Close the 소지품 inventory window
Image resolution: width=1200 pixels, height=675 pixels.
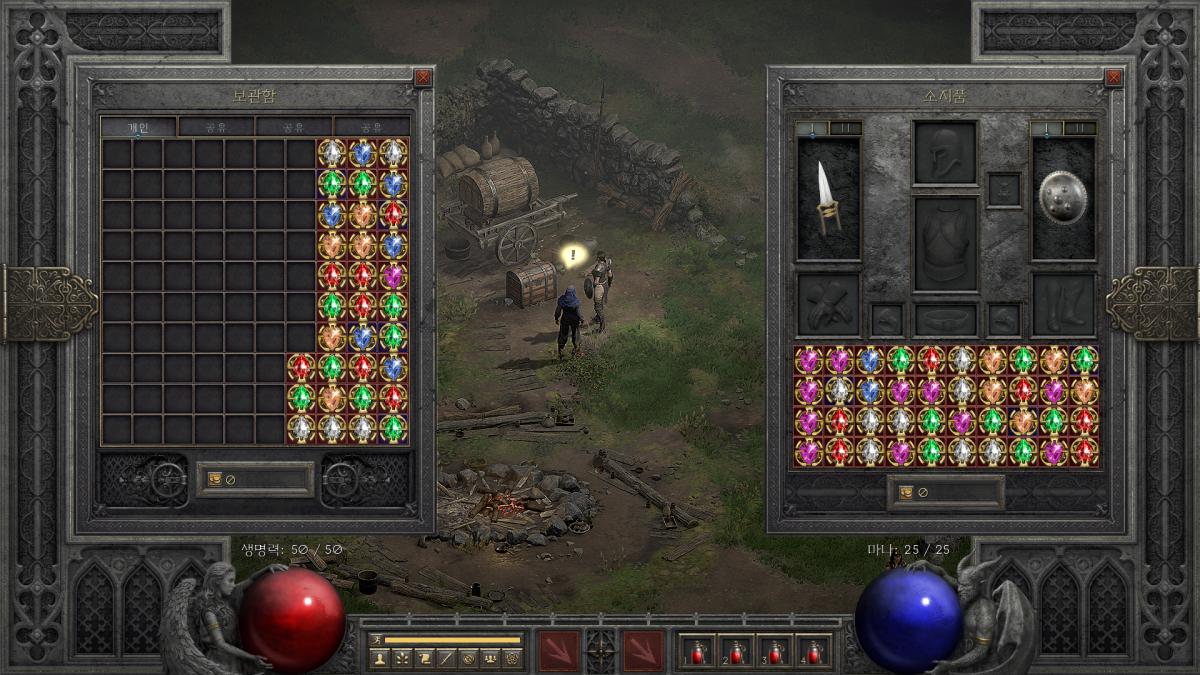[1113, 77]
